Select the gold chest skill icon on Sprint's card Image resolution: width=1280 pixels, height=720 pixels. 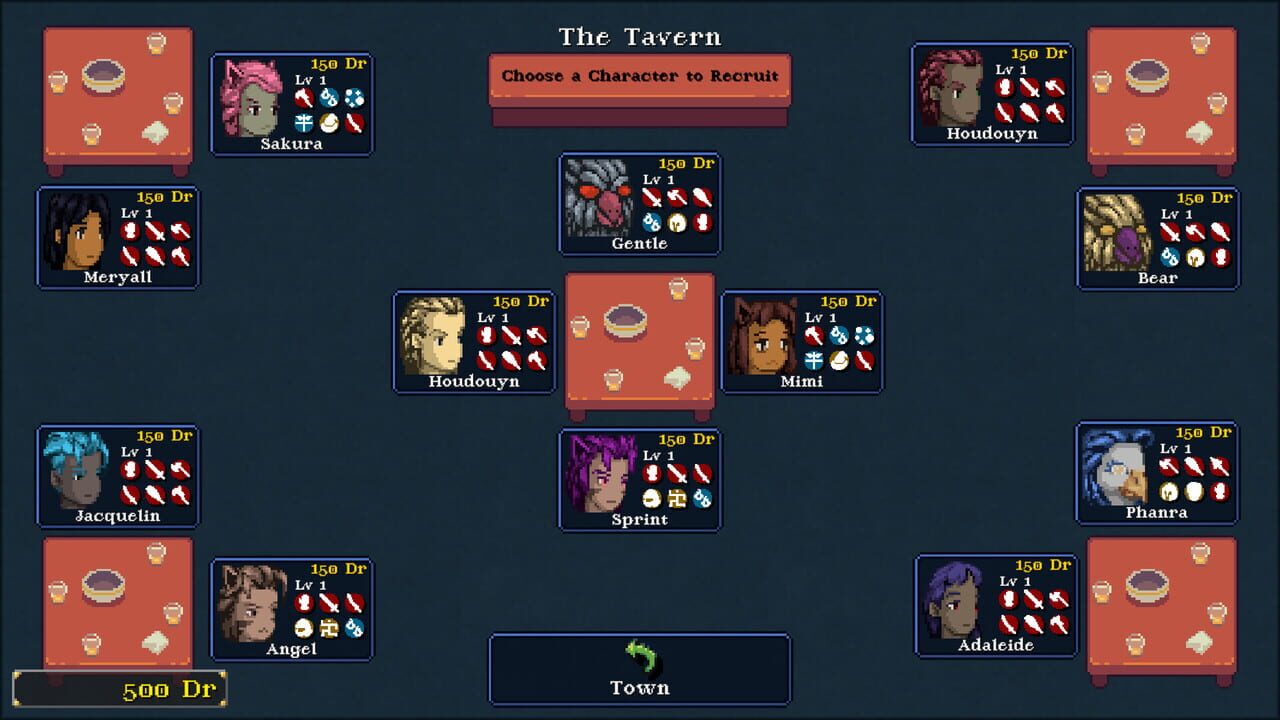click(677, 499)
